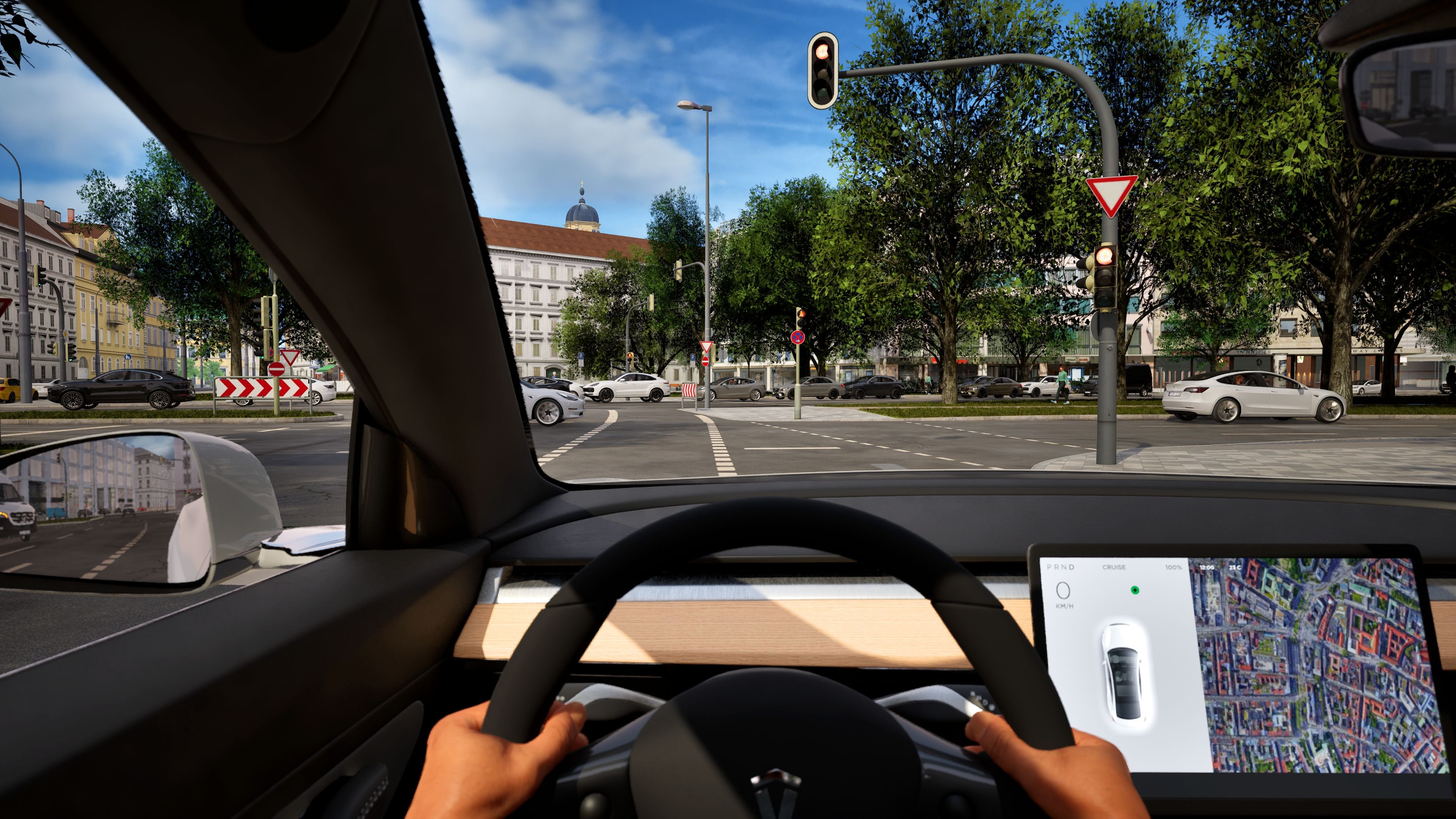This screenshot has height=819, width=1456.
Task: Click the green cruise indicator dot on the display
Action: coord(1135,591)
